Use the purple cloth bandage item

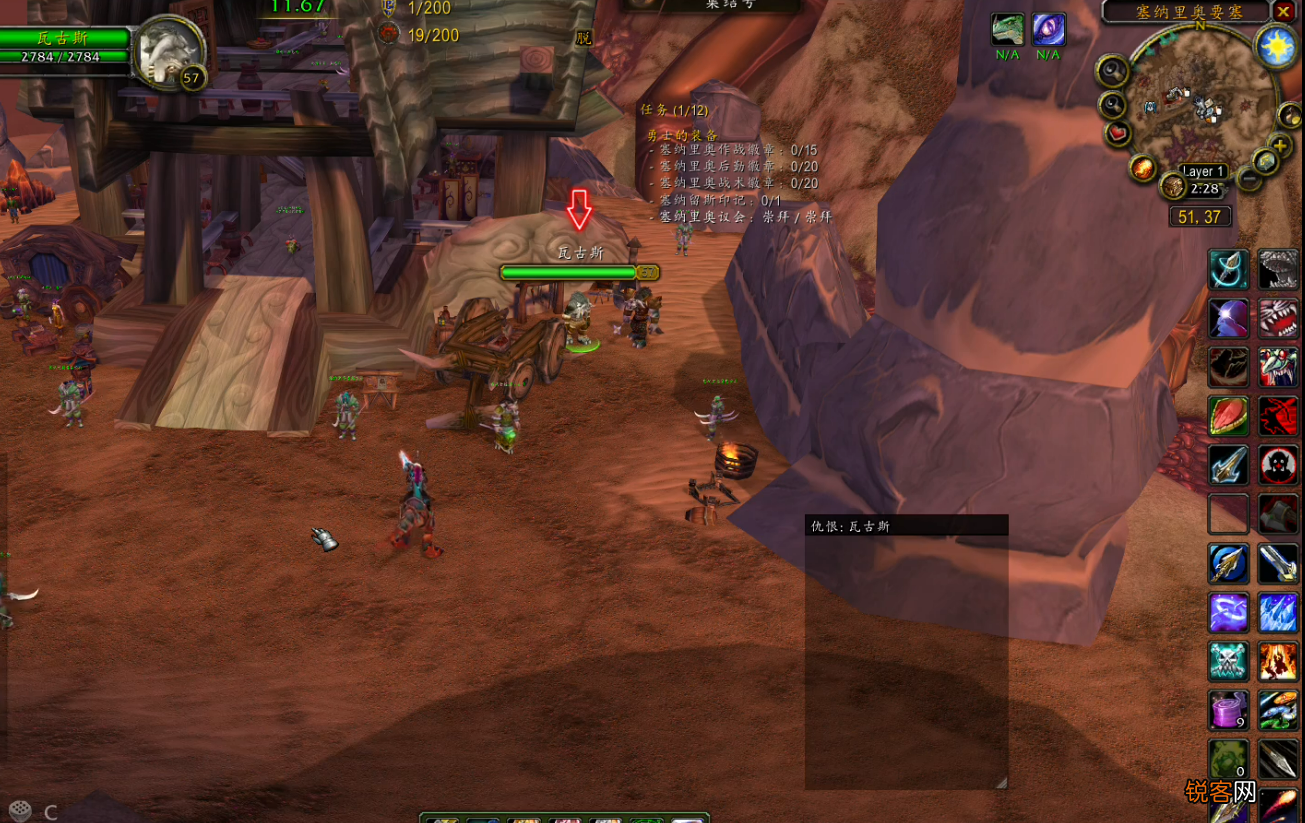1228,710
